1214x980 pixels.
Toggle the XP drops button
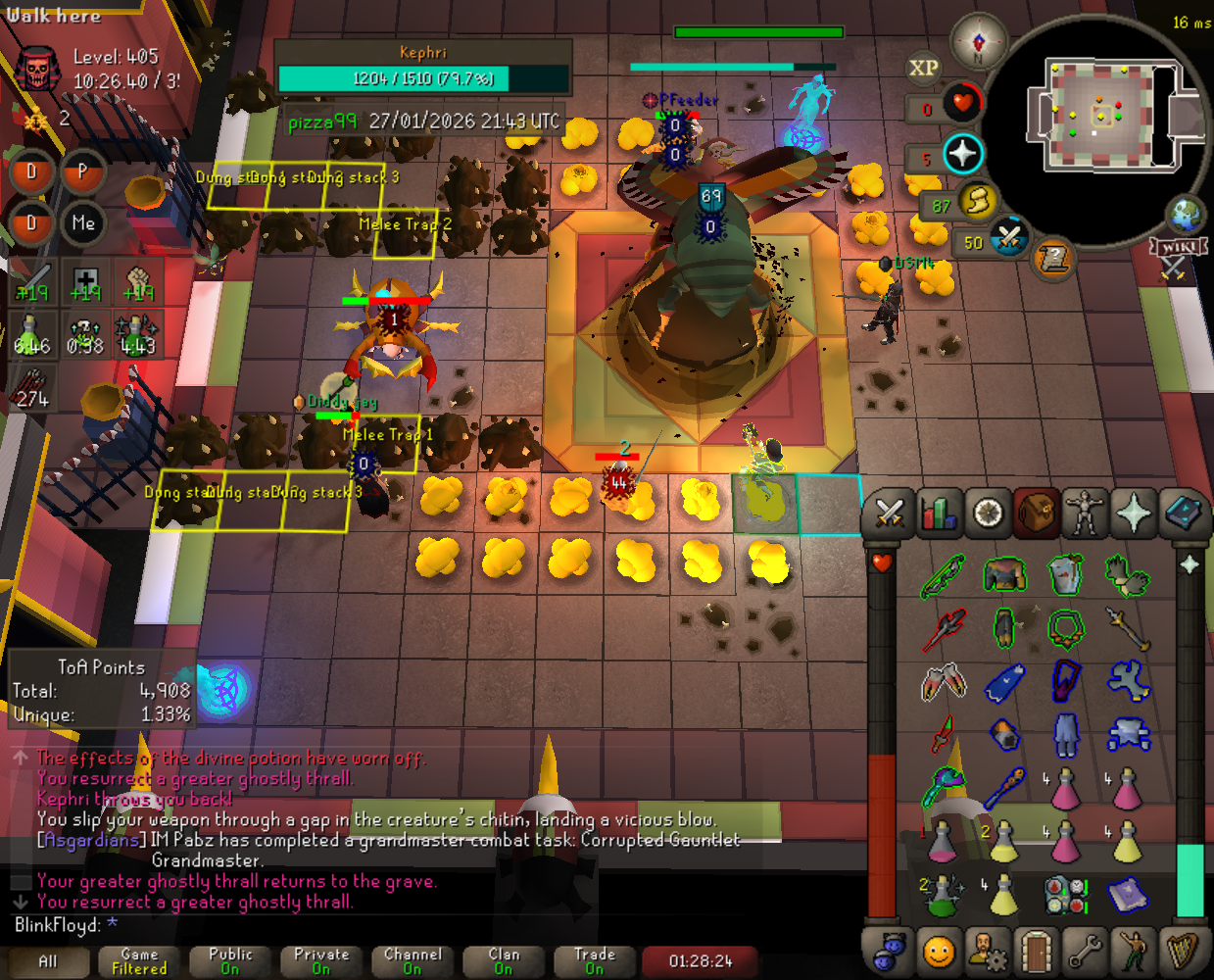pos(923,68)
